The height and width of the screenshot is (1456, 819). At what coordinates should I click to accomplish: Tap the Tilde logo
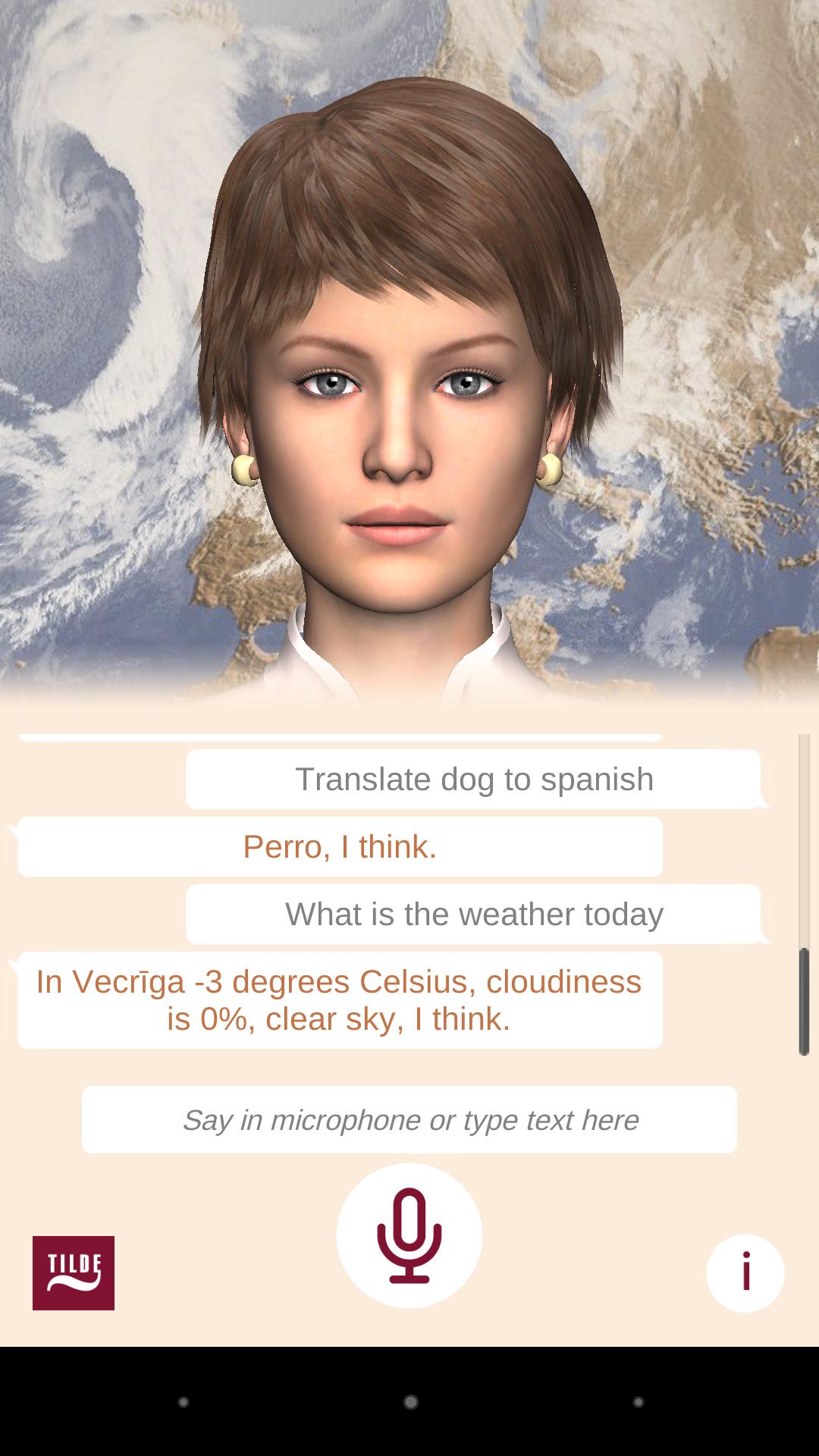click(x=74, y=1273)
